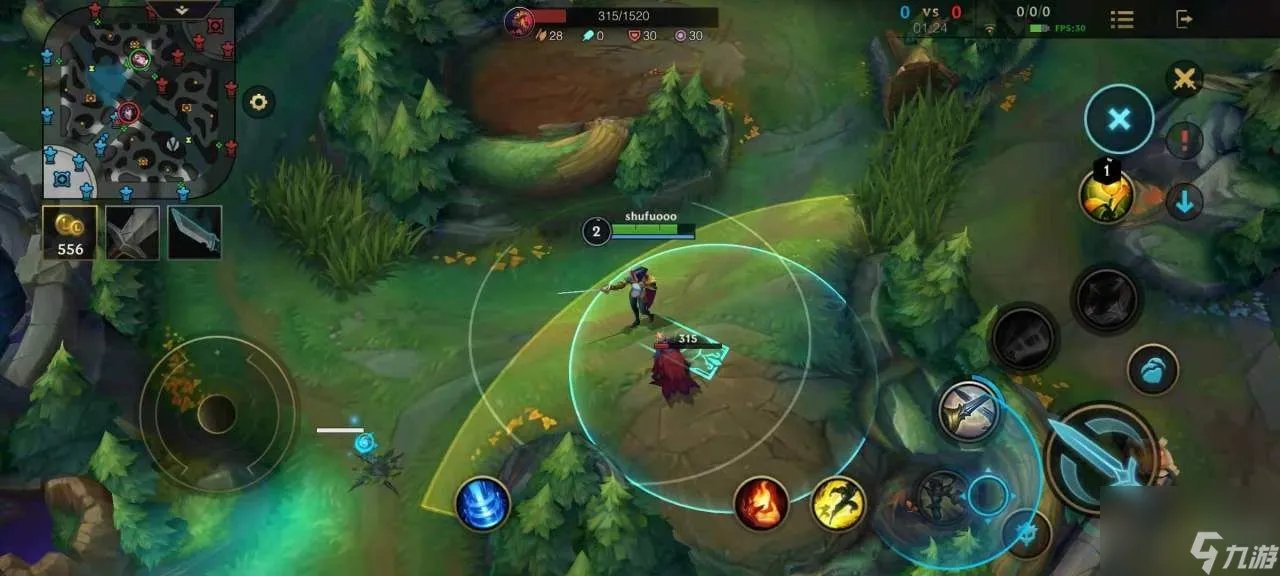The width and height of the screenshot is (1280, 576).
Task: Click the exit door icon
Action: pyautogui.click(x=1185, y=19)
